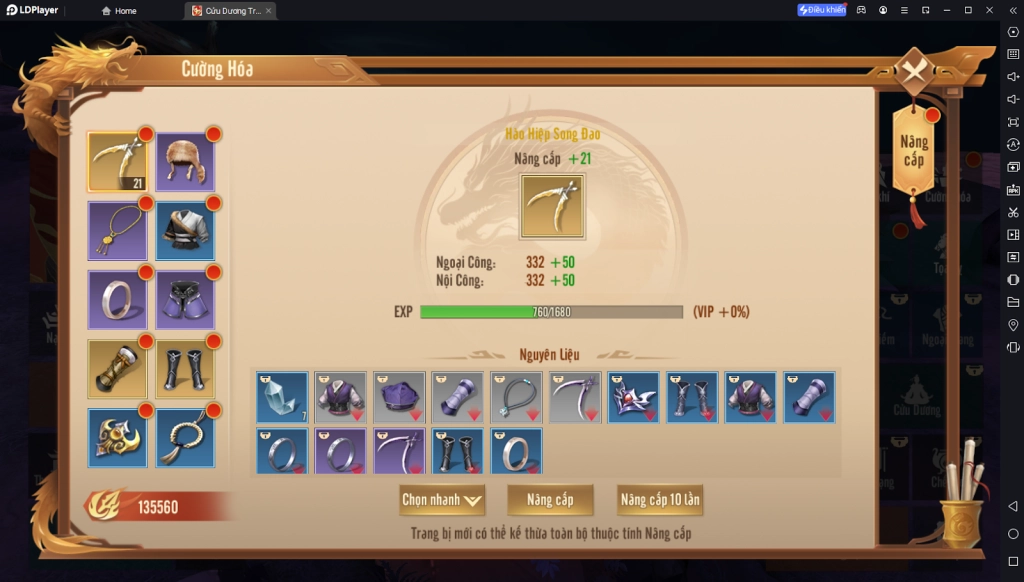
Task: Select the purple belt equipment slot
Action: point(184,299)
